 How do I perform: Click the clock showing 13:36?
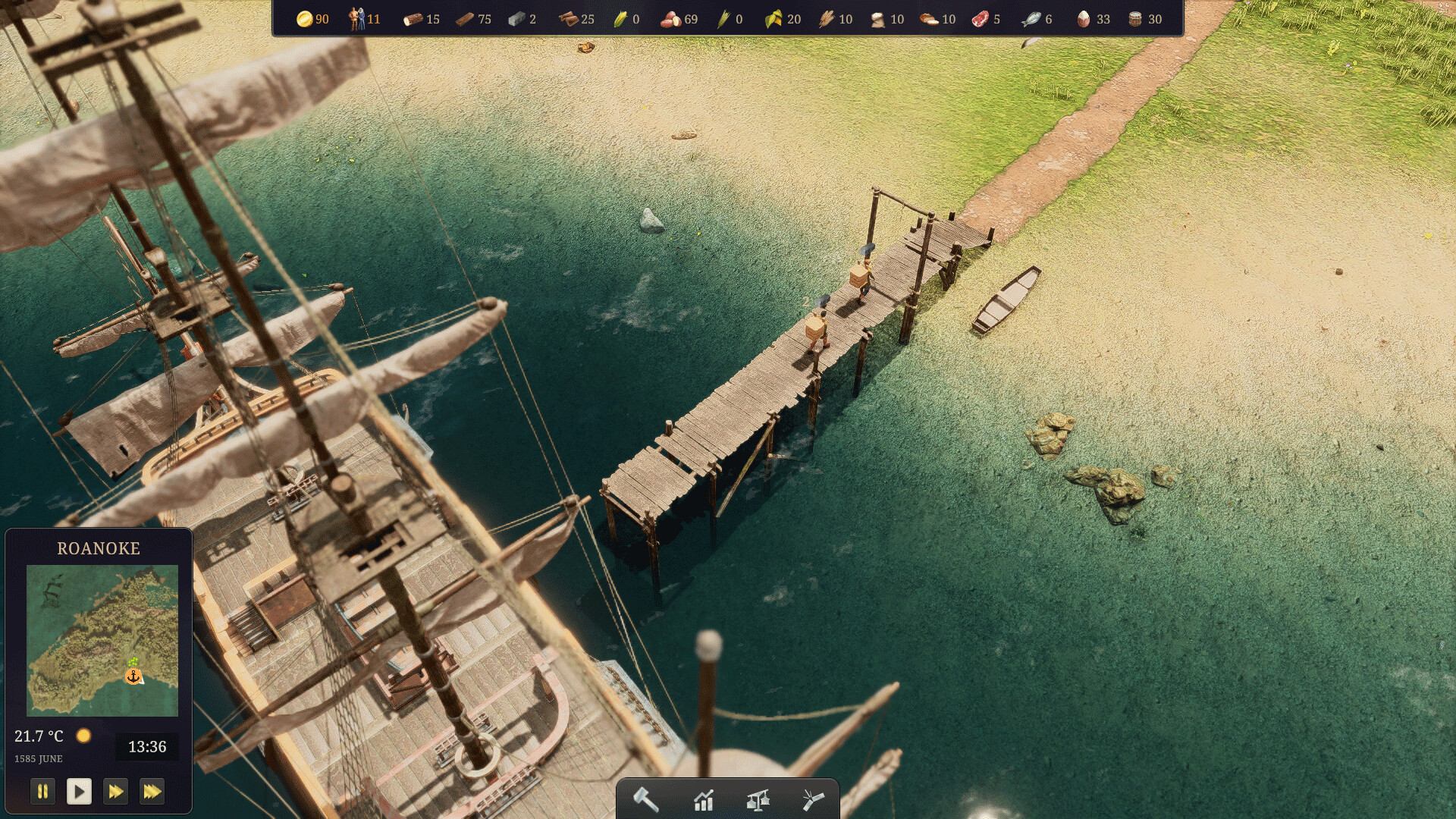(x=149, y=746)
